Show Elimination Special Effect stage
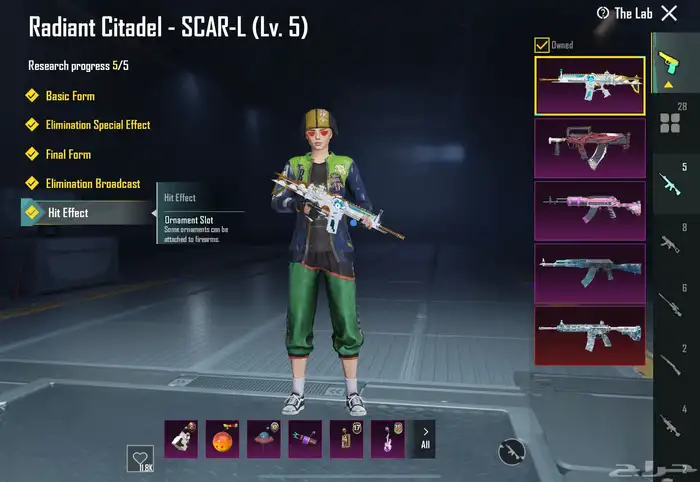 (97, 125)
